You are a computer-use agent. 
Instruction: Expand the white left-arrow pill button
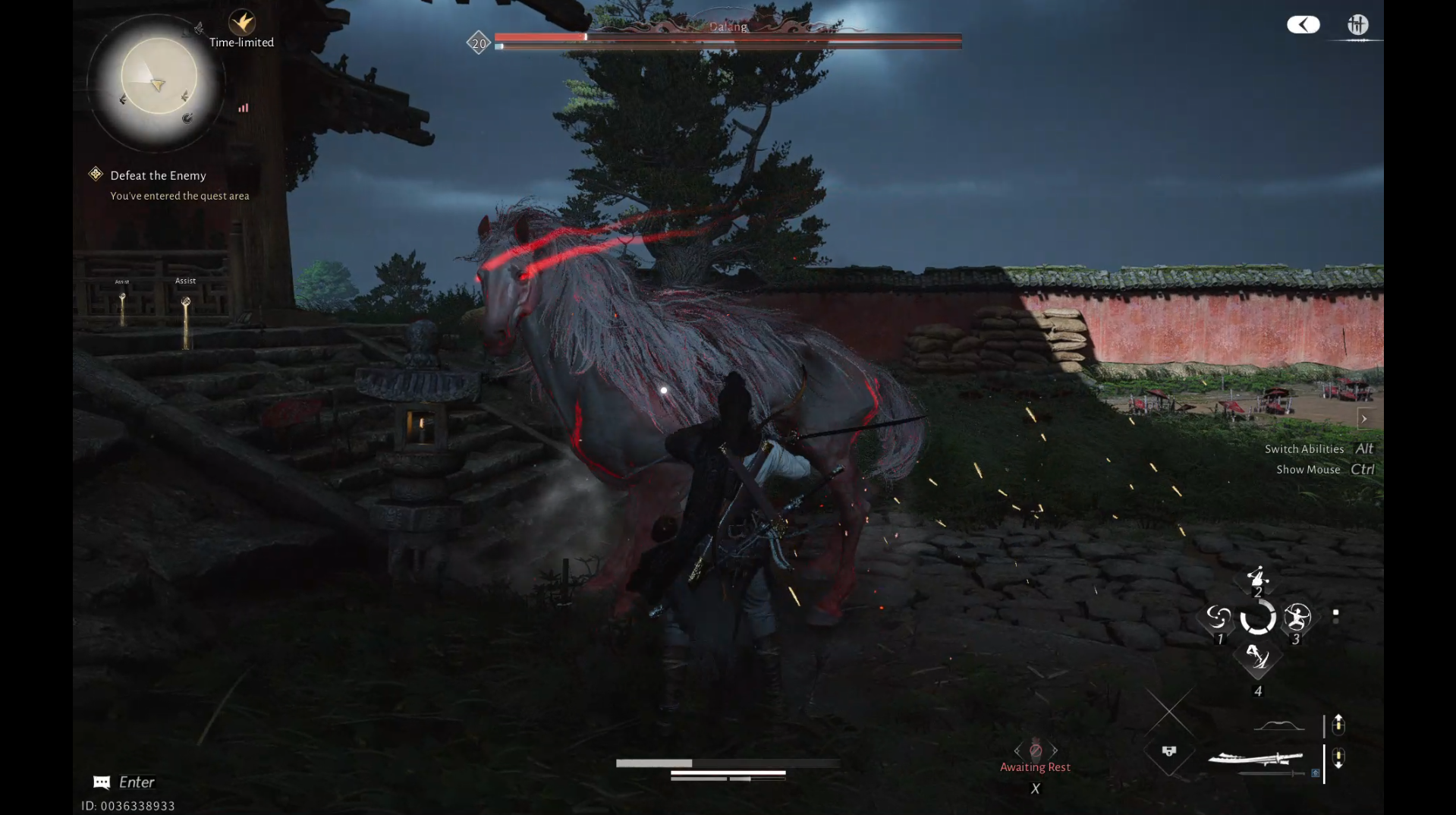click(1303, 25)
